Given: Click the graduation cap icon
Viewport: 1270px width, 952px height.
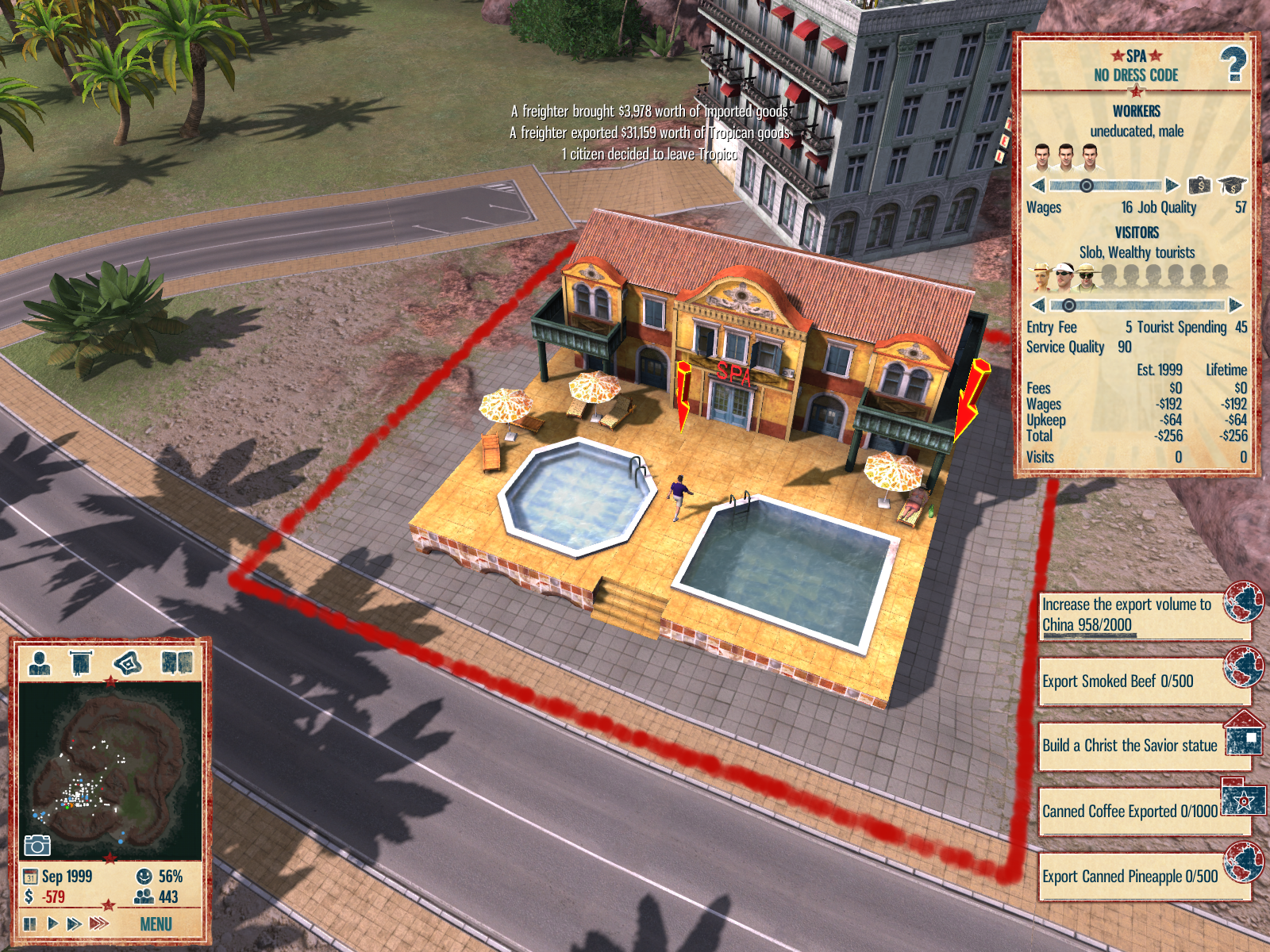Looking at the screenshot, I should coord(1232,186).
